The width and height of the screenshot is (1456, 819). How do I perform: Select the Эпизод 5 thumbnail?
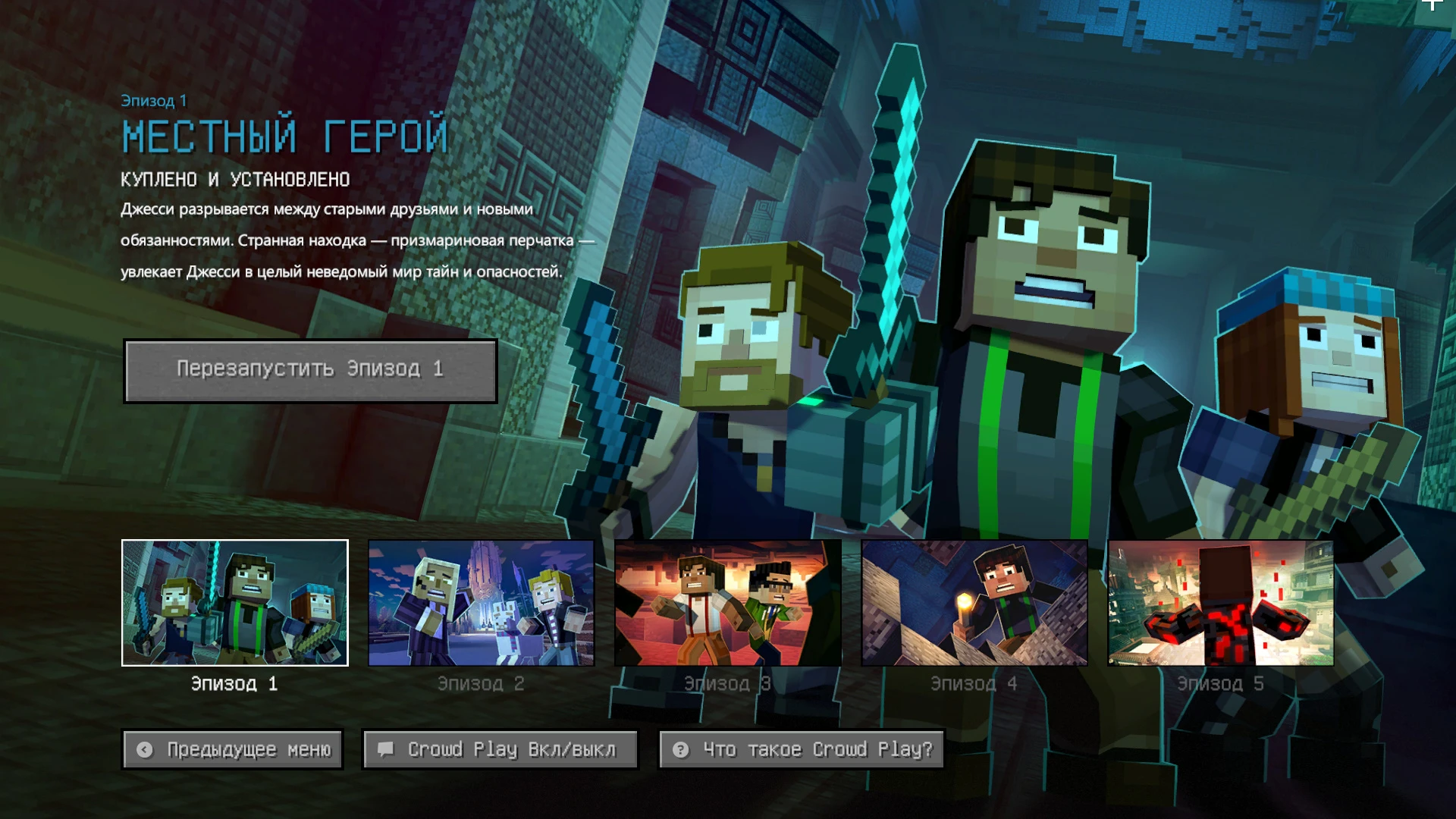tap(1220, 602)
